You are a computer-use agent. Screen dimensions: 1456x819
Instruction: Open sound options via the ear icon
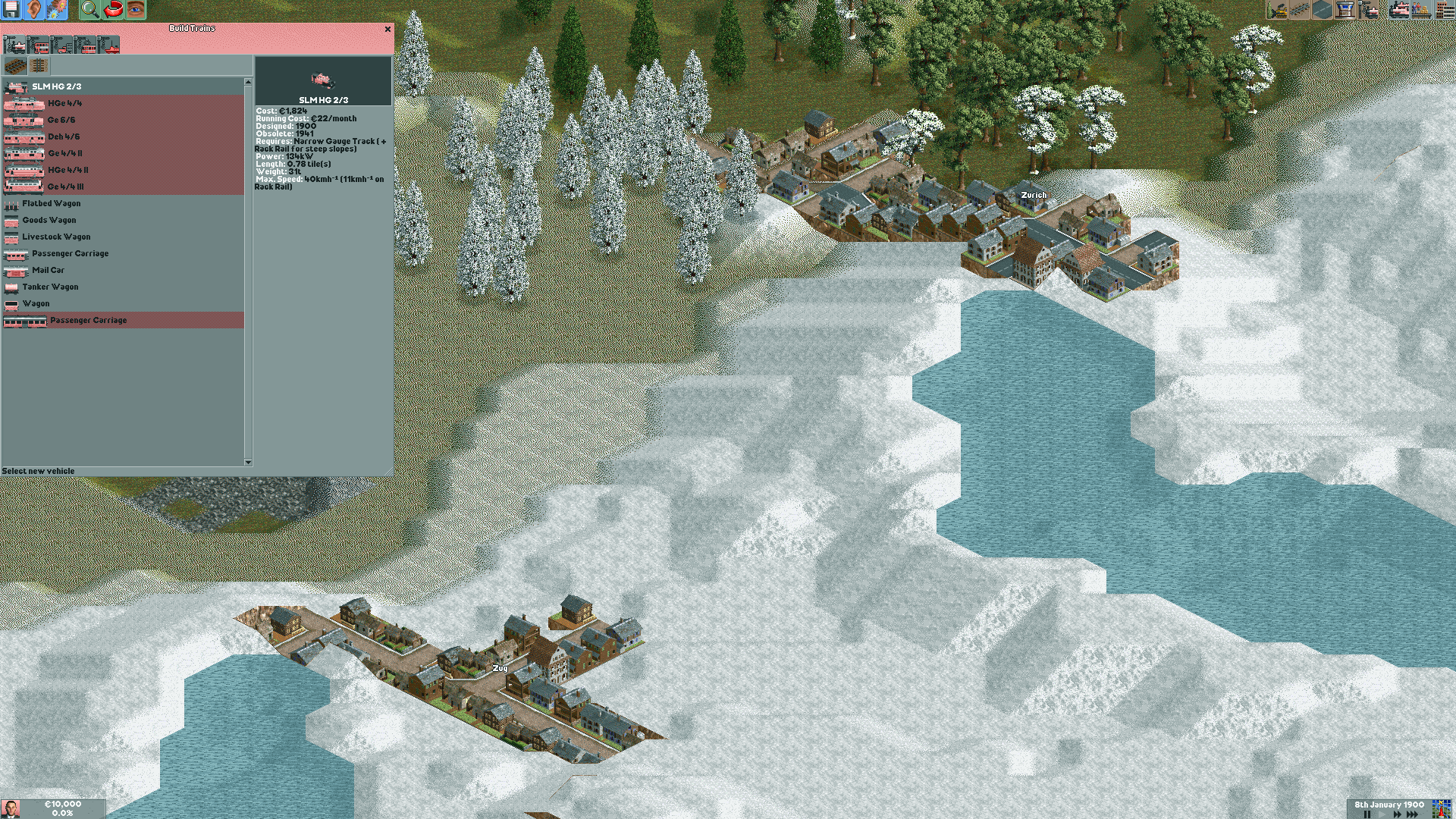click(33, 10)
